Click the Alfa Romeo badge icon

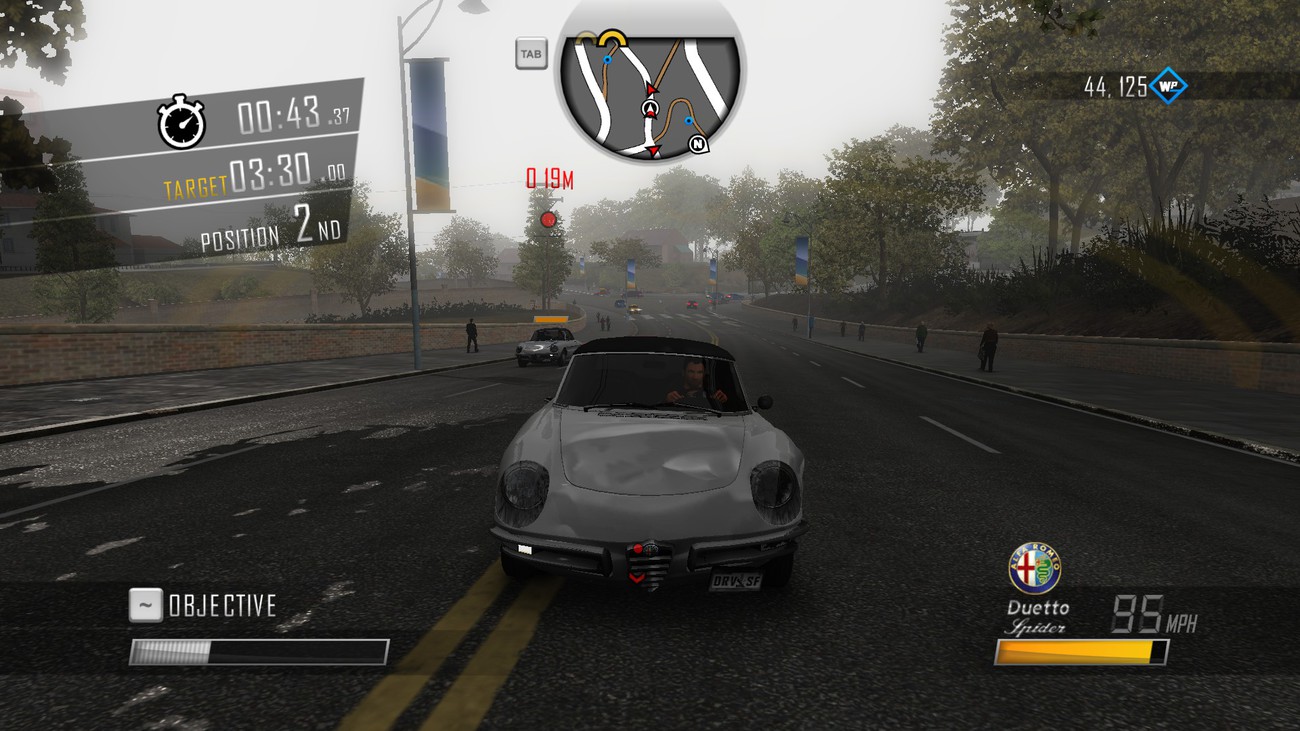pos(1034,569)
